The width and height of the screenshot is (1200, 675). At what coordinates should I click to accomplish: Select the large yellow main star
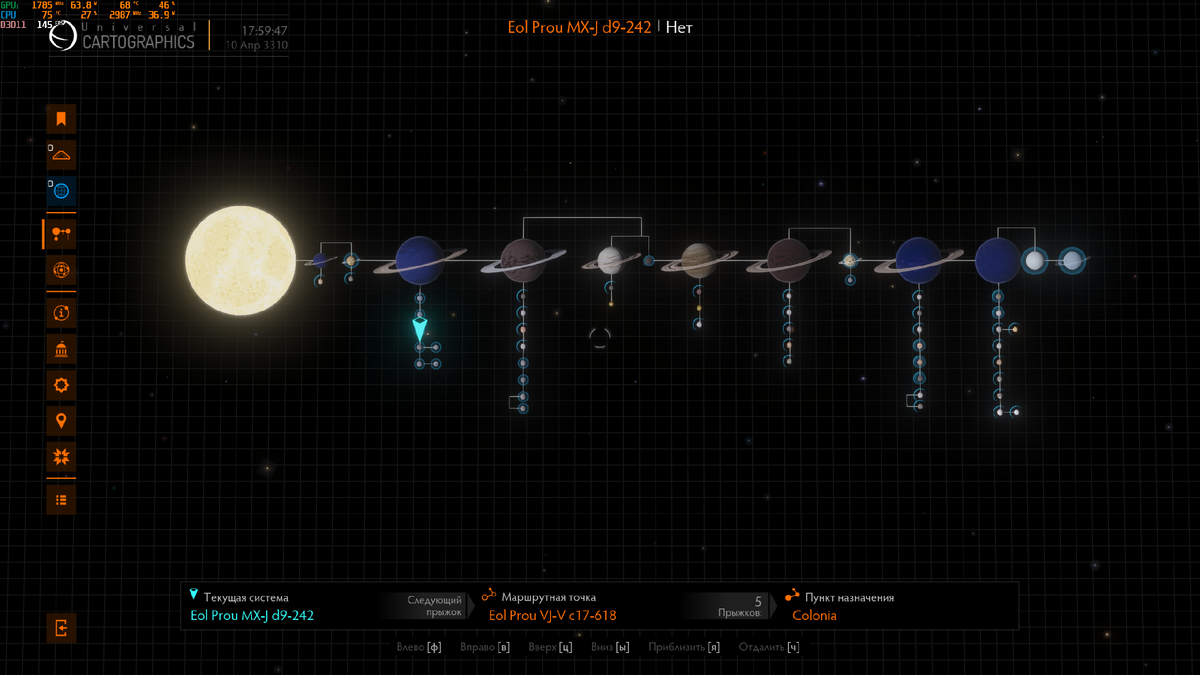tap(240, 261)
